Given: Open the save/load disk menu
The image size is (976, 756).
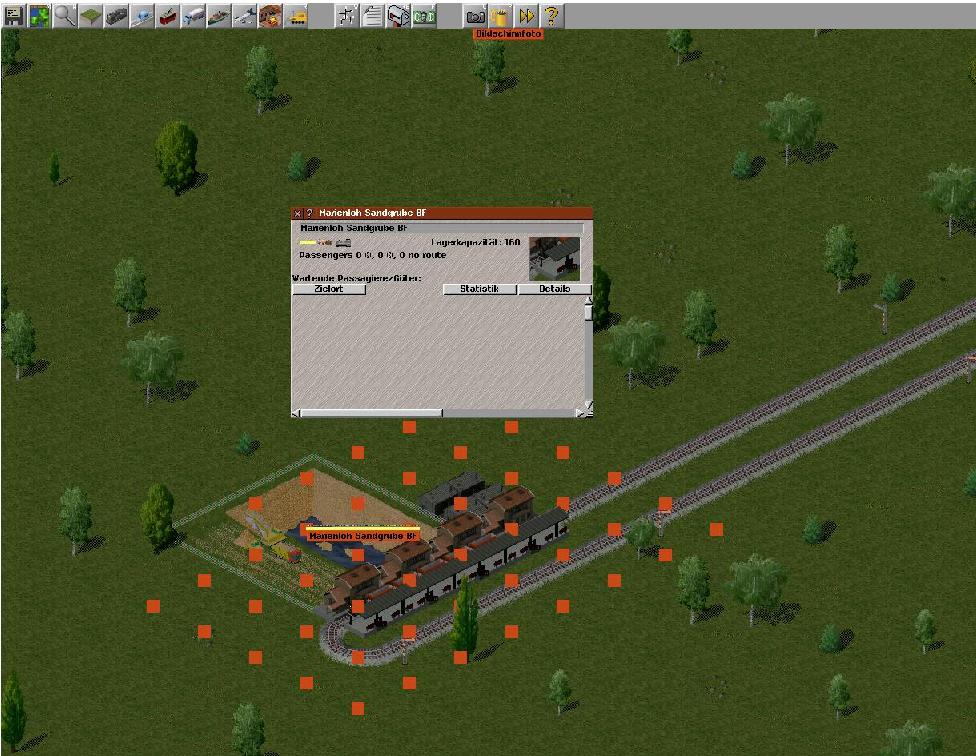Looking at the screenshot, I should [x=14, y=15].
